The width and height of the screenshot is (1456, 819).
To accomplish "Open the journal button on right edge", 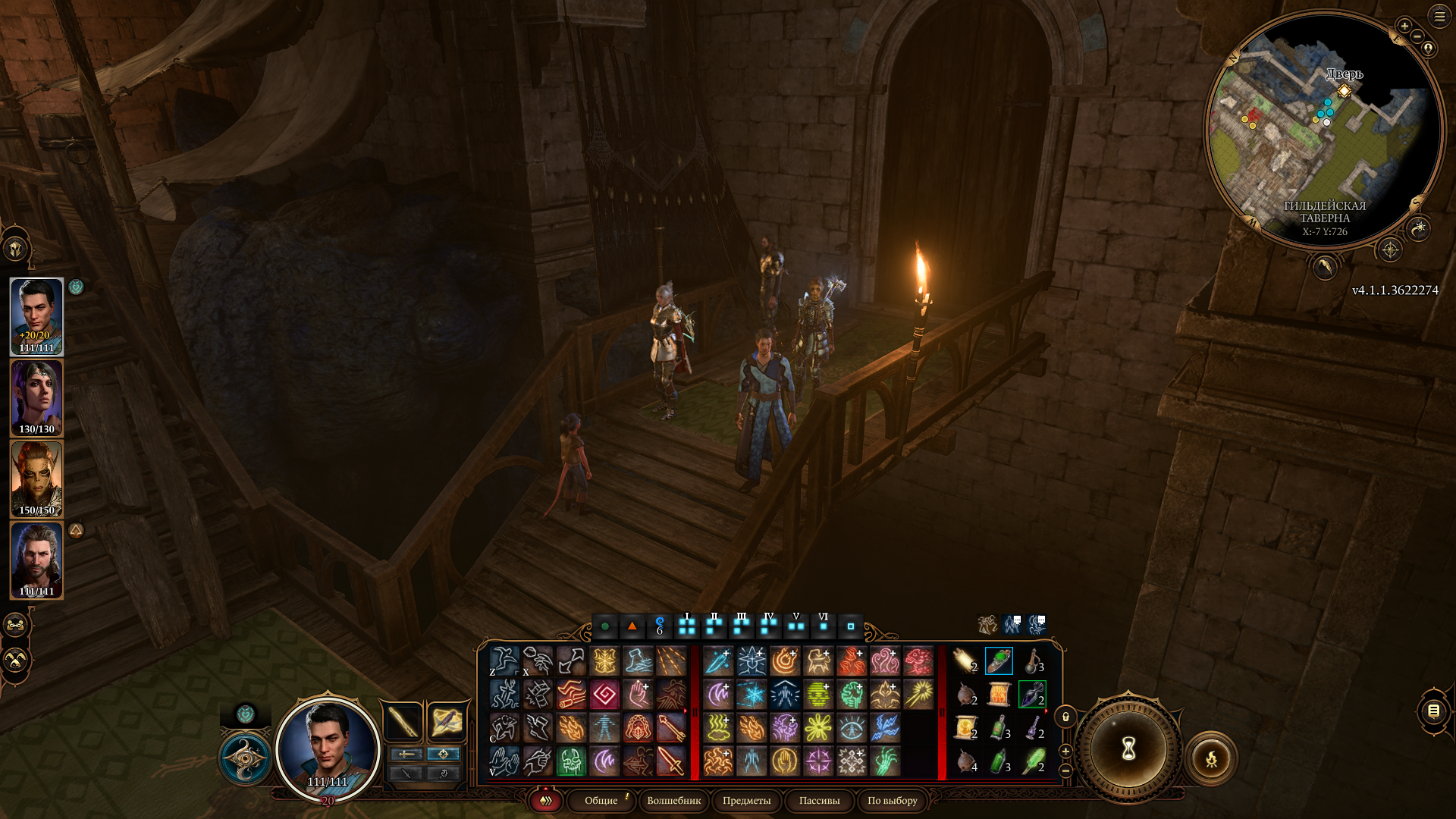I will click(x=1433, y=711).
